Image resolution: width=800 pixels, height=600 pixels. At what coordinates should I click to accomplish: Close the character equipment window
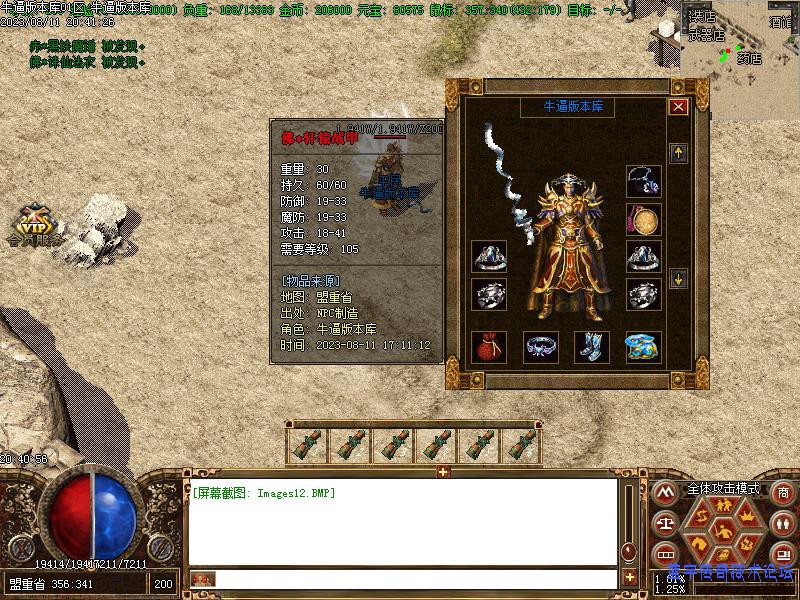tap(679, 106)
